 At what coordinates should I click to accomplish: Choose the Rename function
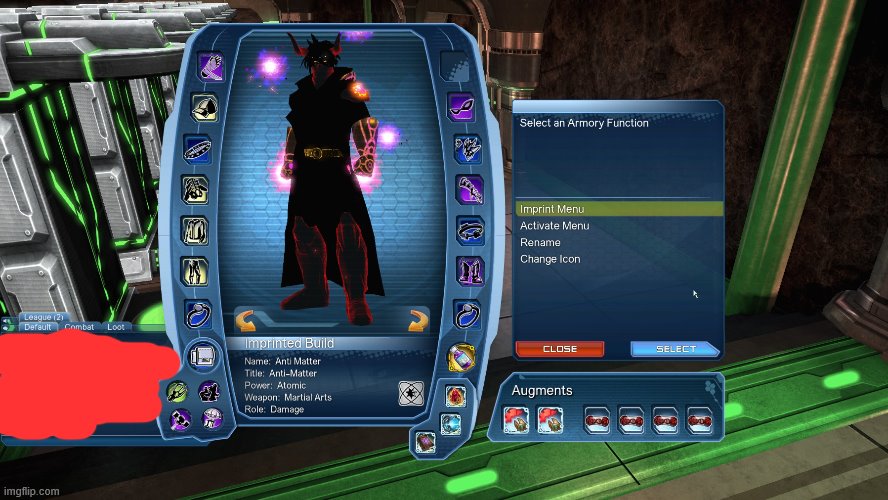[x=540, y=243]
